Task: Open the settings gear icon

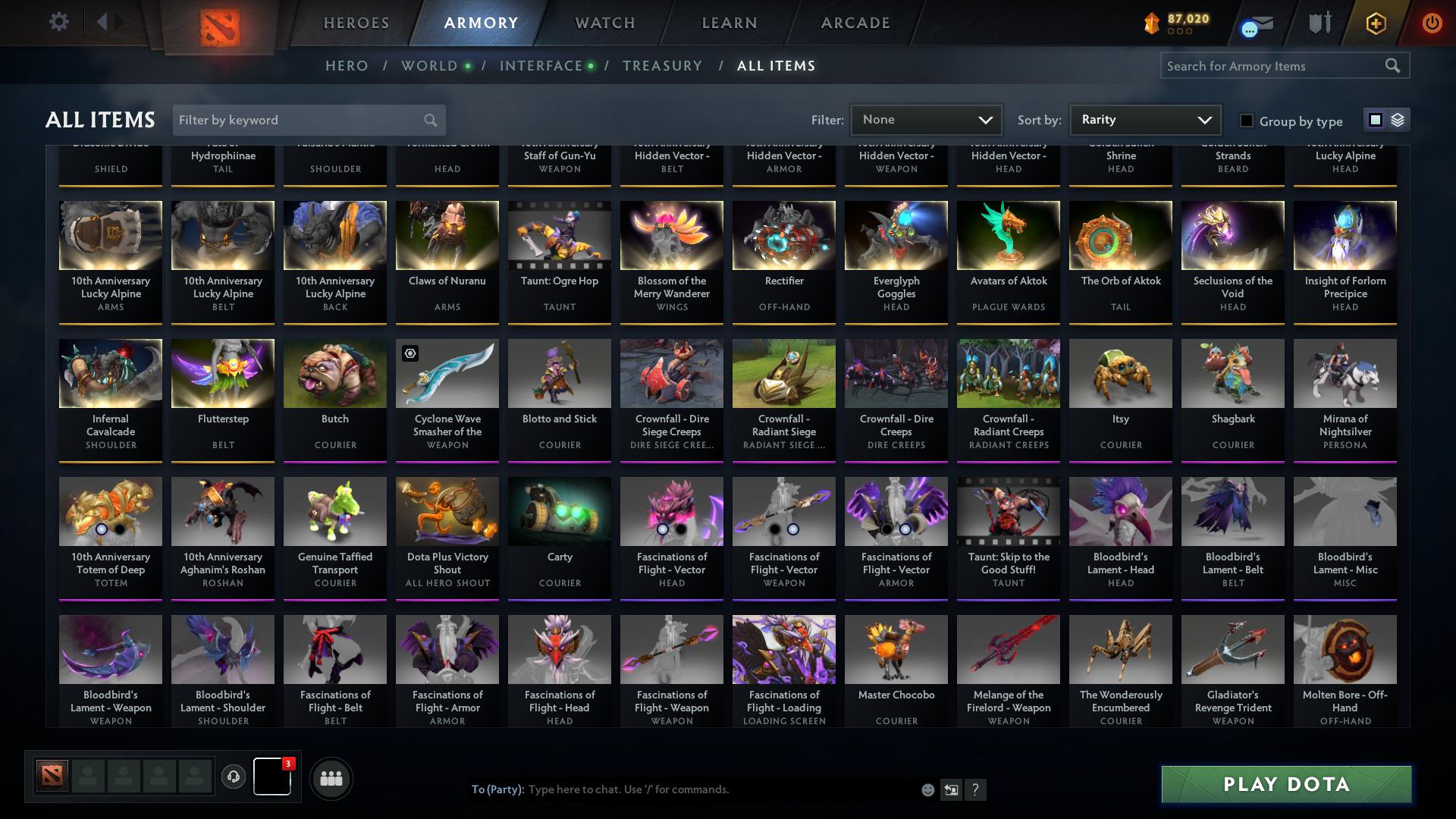Action: [58, 22]
